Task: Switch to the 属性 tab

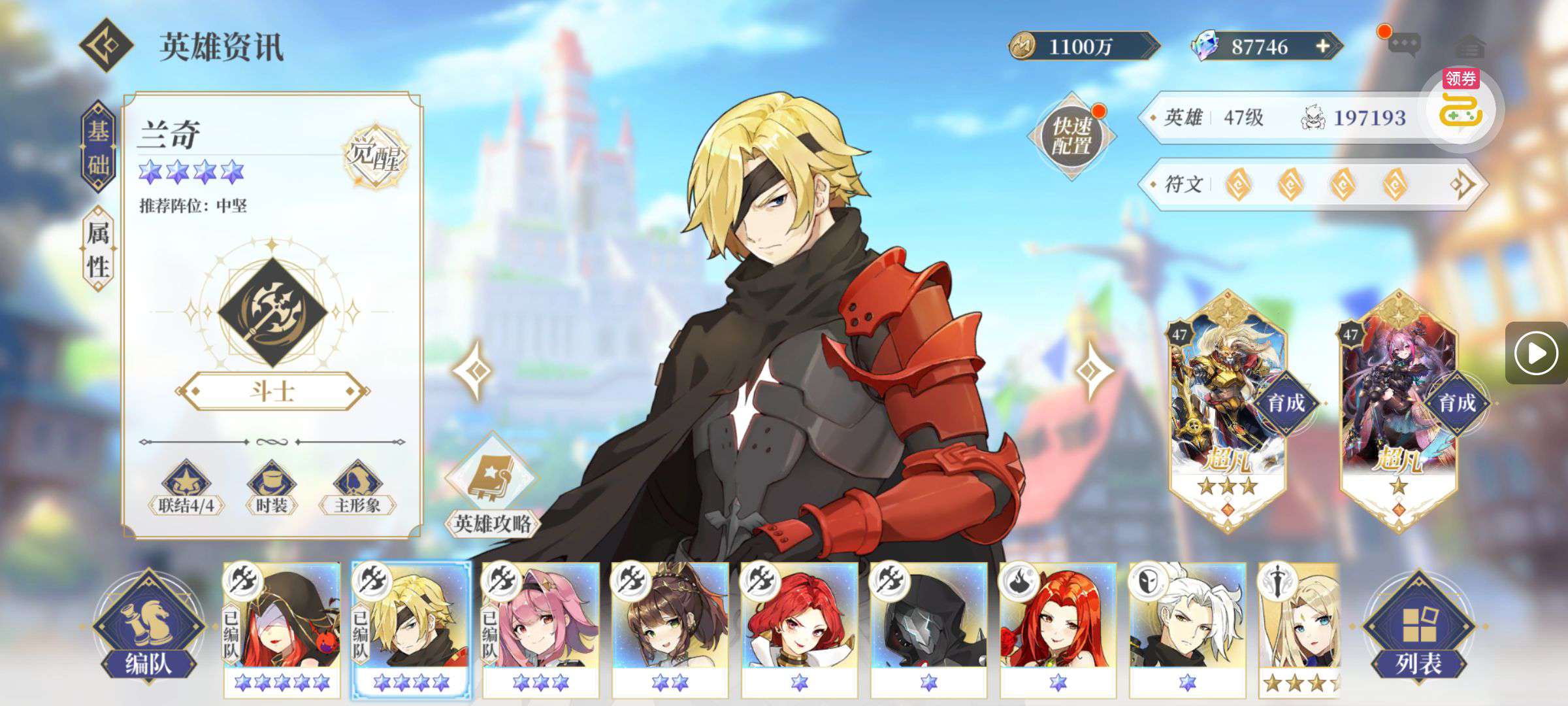Action: click(98, 248)
